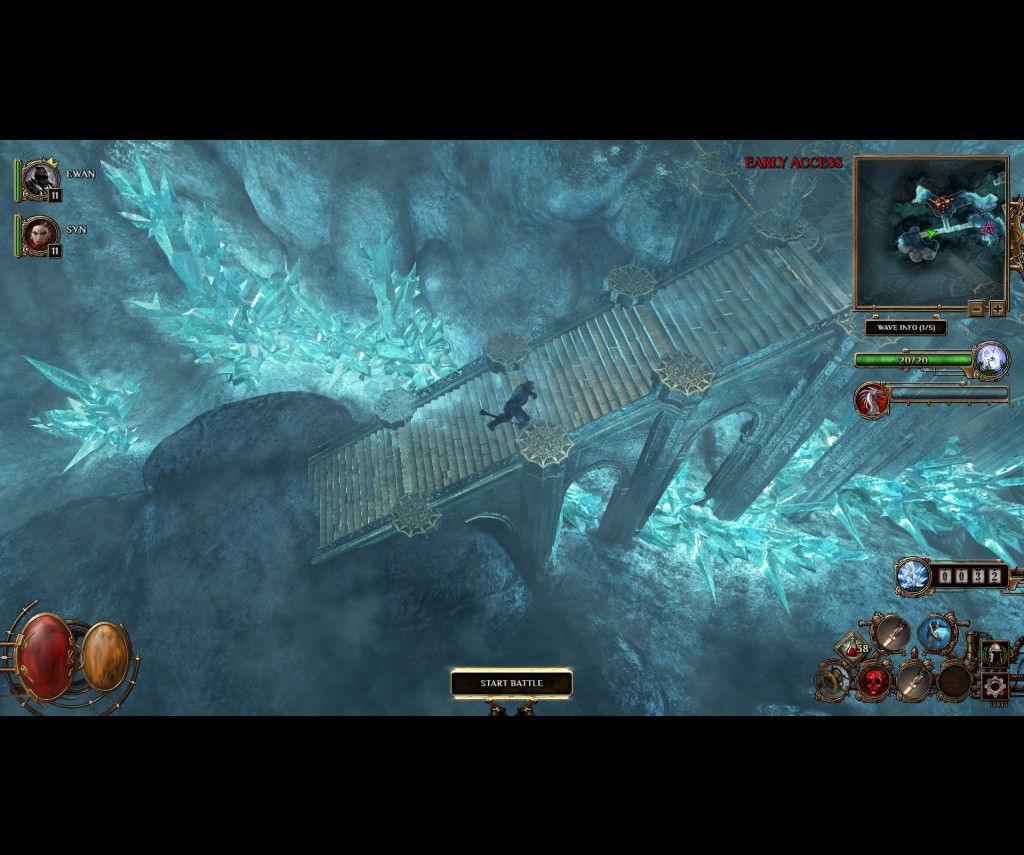This screenshot has height=855, width=1024.
Task: Click the white glowing creature icon
Action: click(x=991, y=358)
